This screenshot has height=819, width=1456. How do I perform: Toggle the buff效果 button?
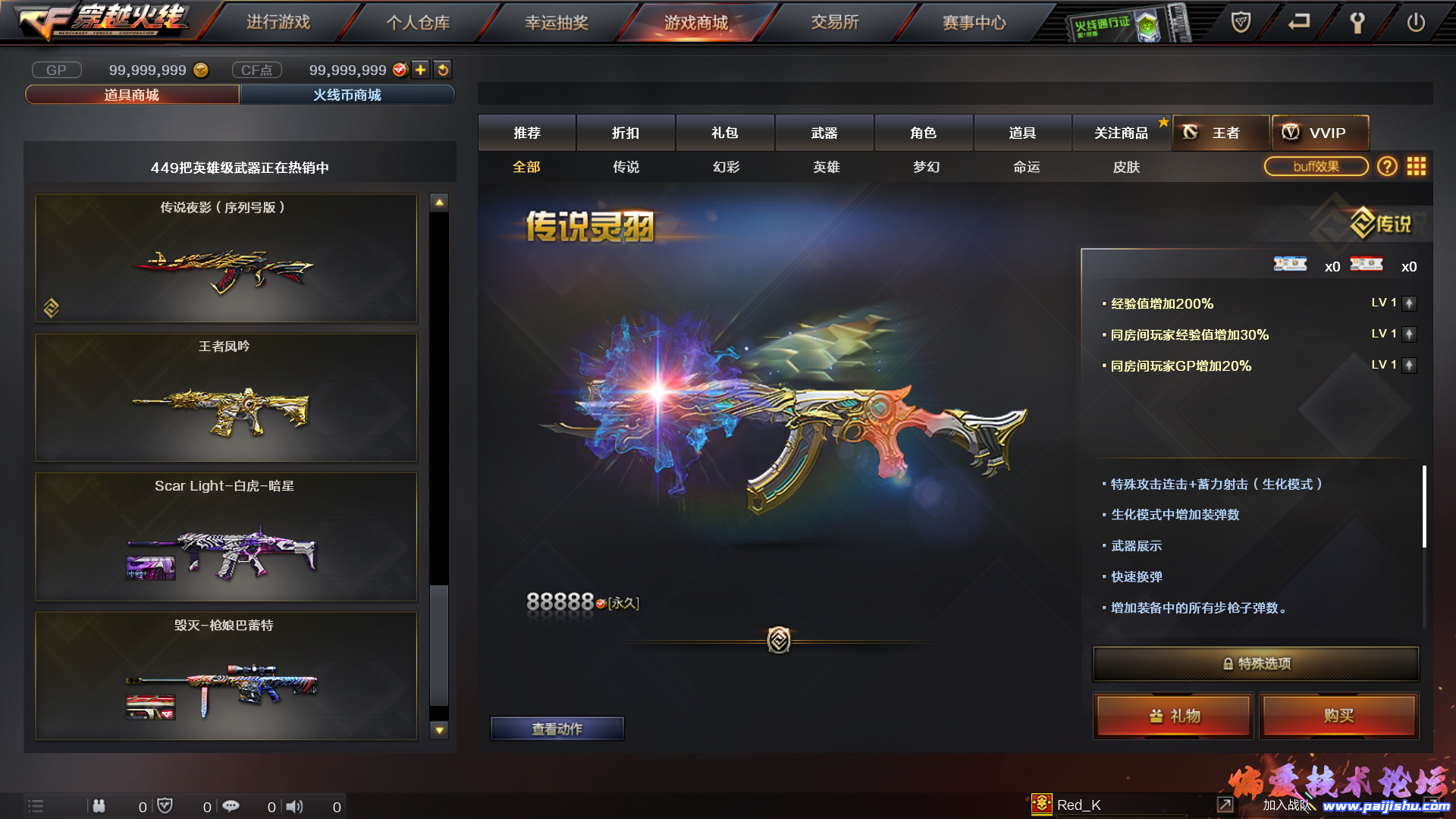click(1316, 166)
